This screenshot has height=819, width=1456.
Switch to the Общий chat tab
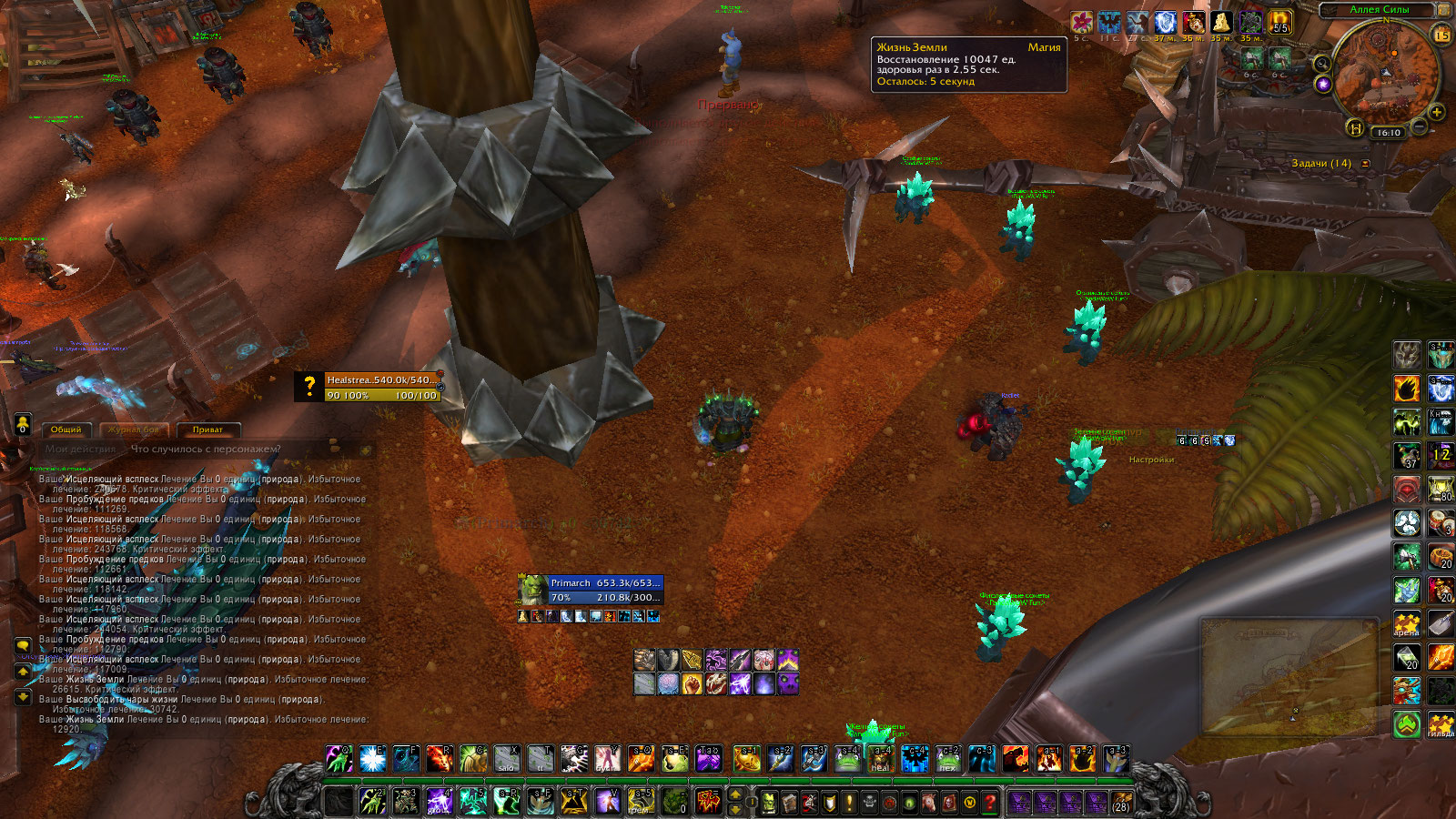pyautogui.click(x=66, y=430)
